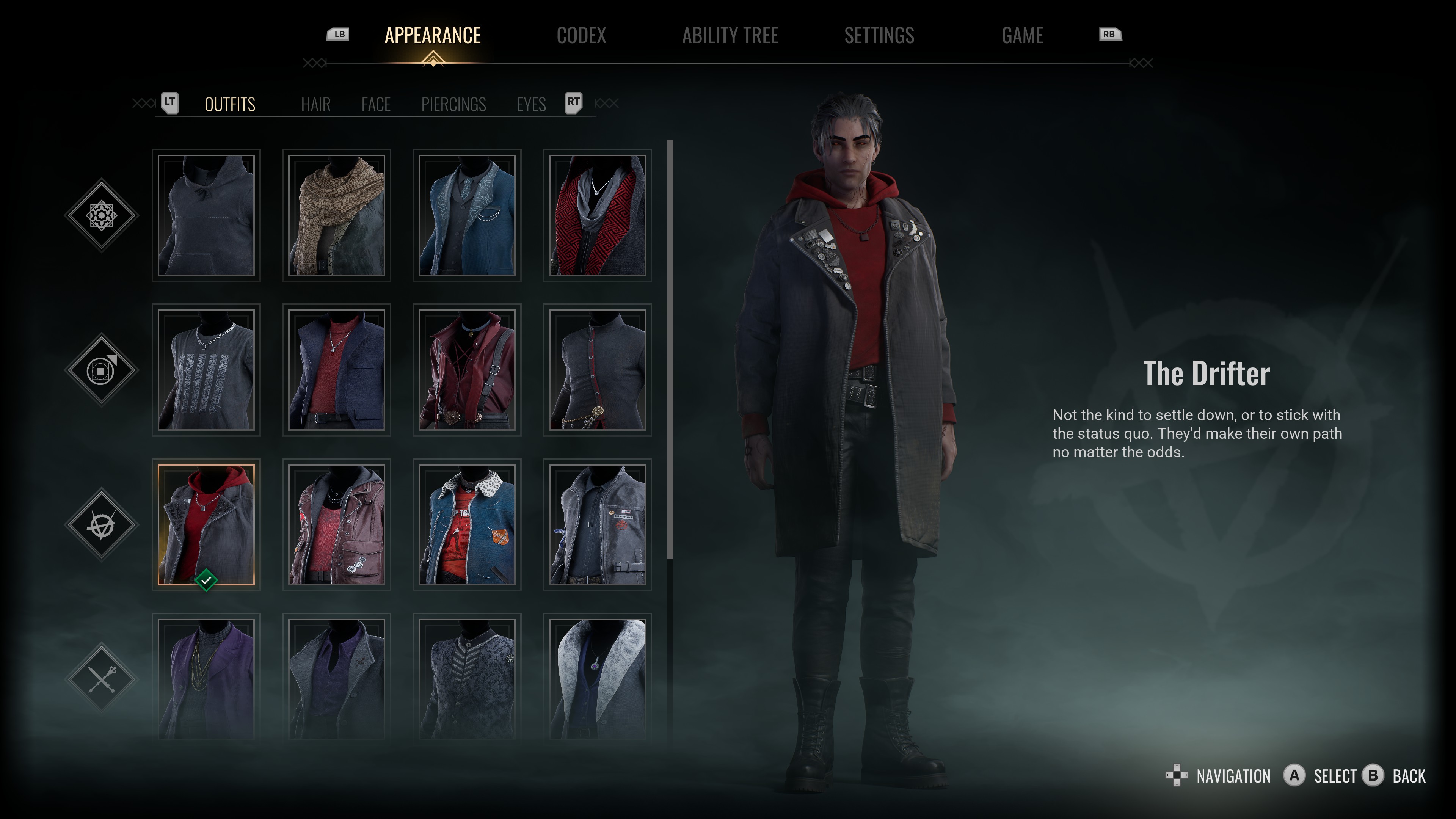This screenshot has width=1456, height=819.
Task: Switch to the Ability Tree tab
Action: pyautogui.click(x=730, y=36)
